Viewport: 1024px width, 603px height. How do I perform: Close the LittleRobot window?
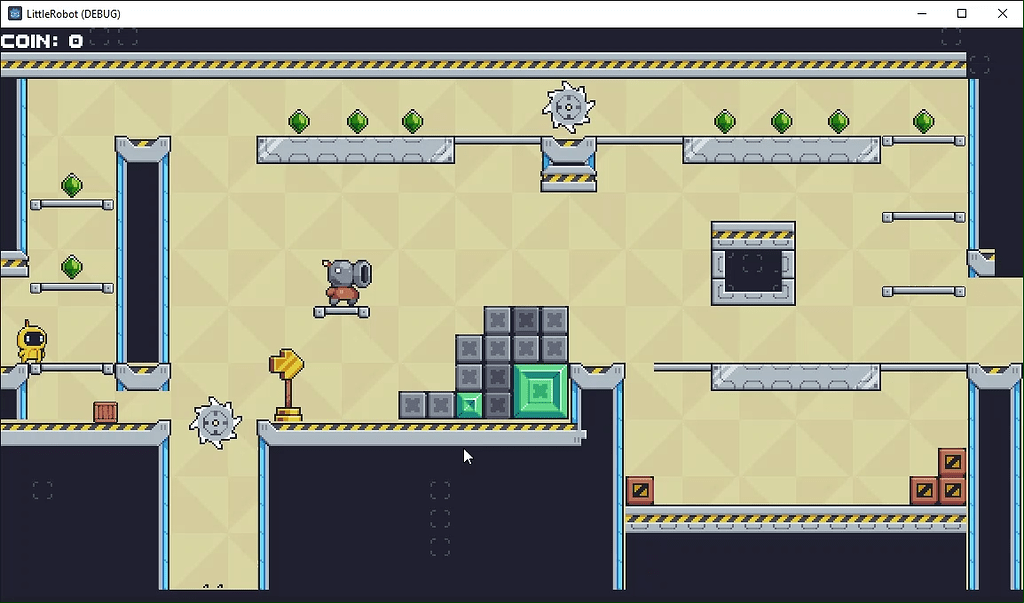click(x=1002, y=13)
